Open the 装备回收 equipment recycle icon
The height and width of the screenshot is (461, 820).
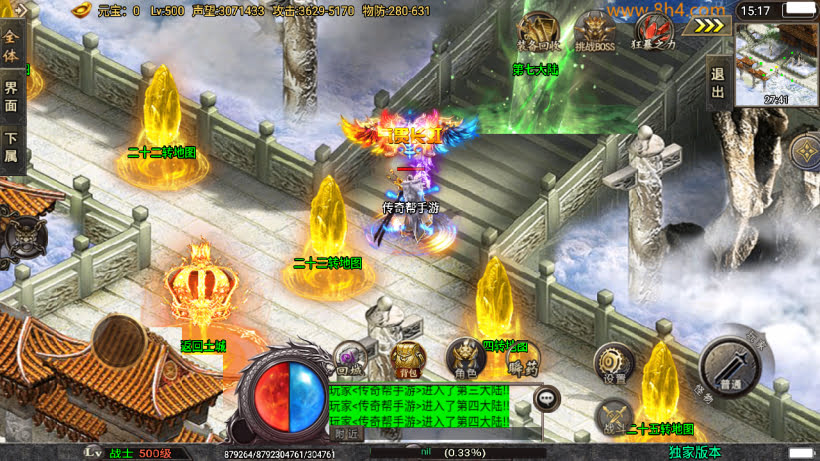(538, 32)
